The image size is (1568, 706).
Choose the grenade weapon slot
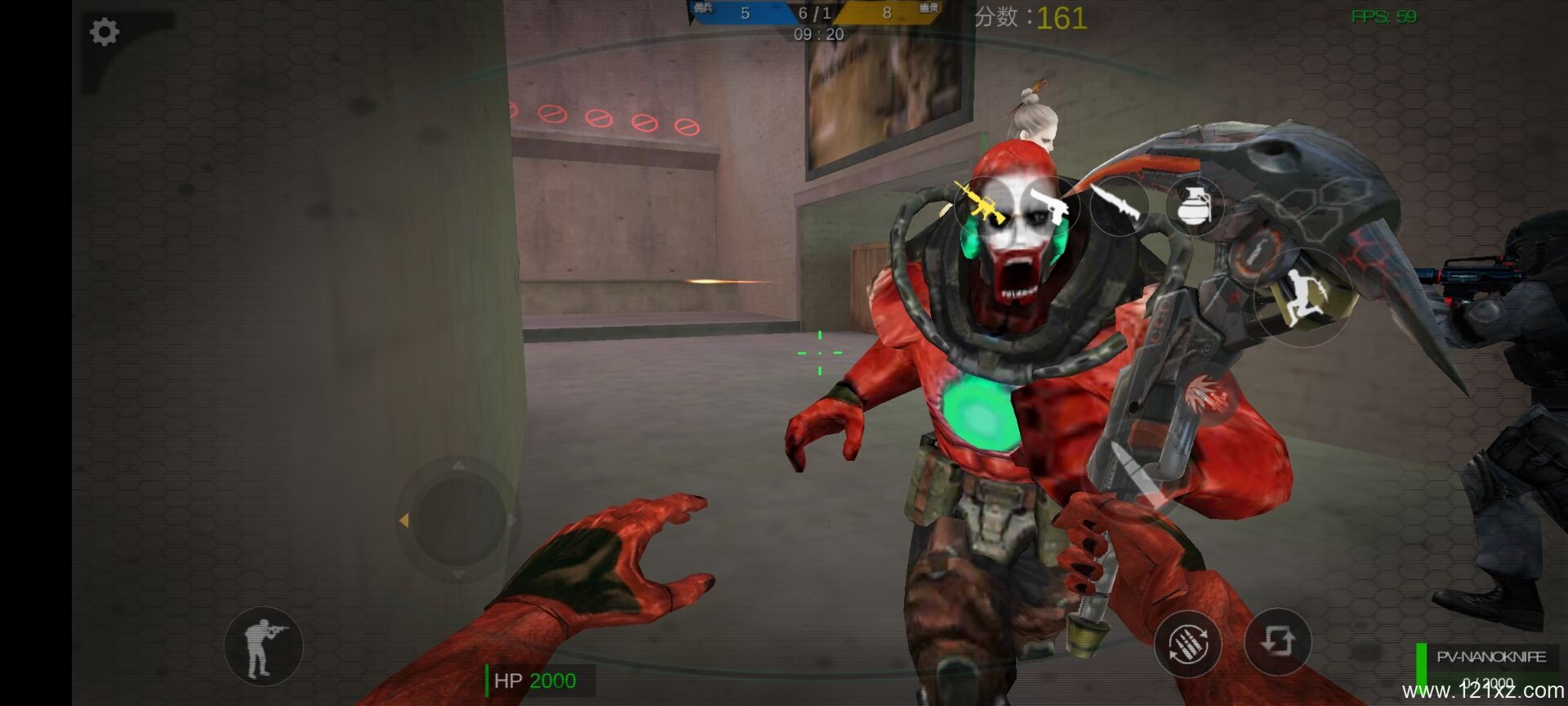coord(1193,205)
